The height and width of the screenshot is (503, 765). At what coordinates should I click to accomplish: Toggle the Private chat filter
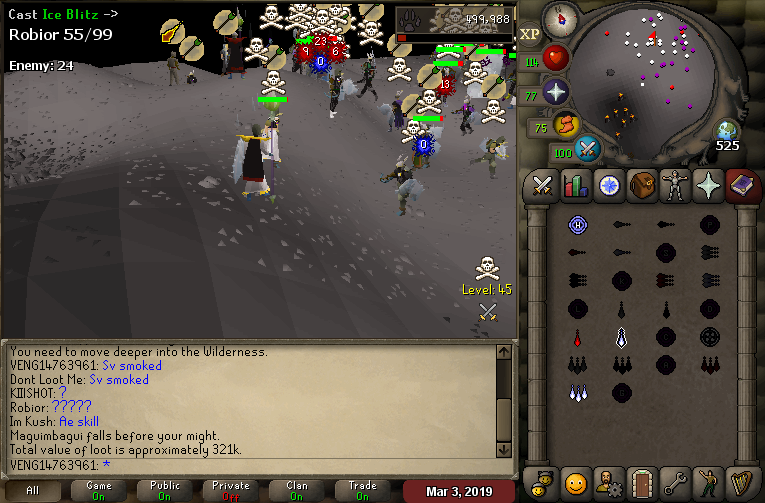232,490
